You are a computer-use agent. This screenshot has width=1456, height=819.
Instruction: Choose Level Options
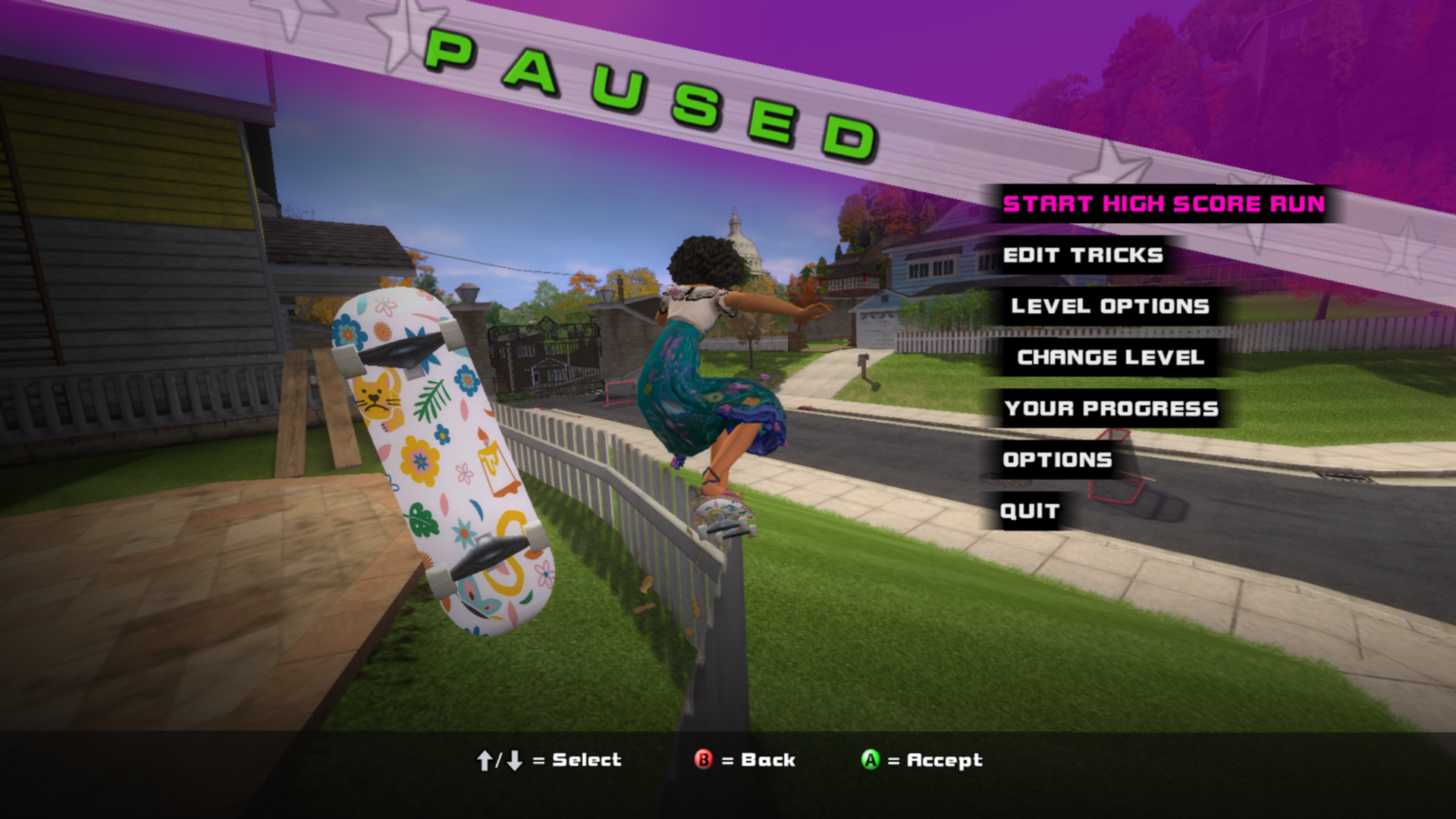(x=1109, y=306)
